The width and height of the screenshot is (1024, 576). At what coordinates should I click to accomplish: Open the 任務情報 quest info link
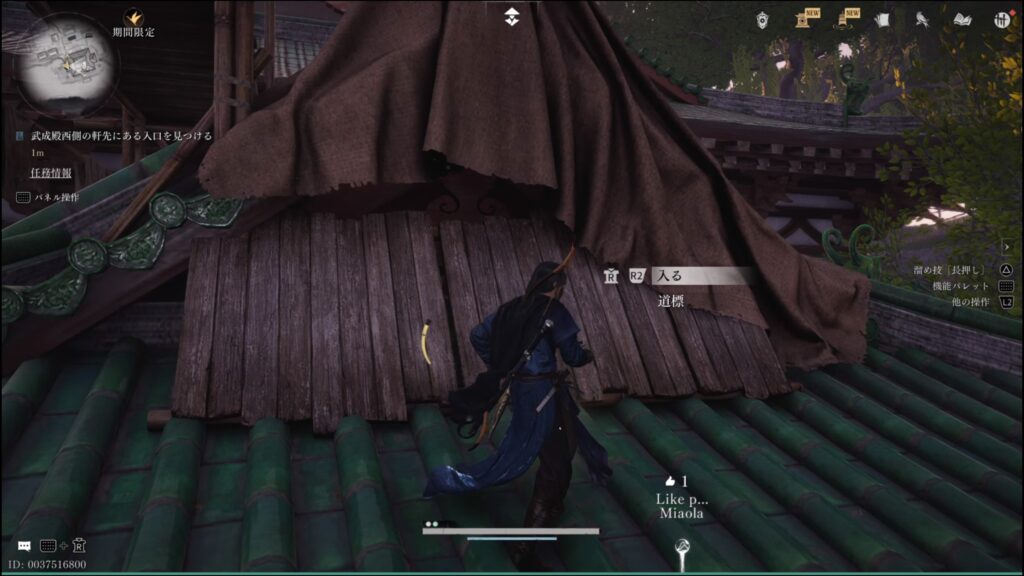tap(49, 172)
